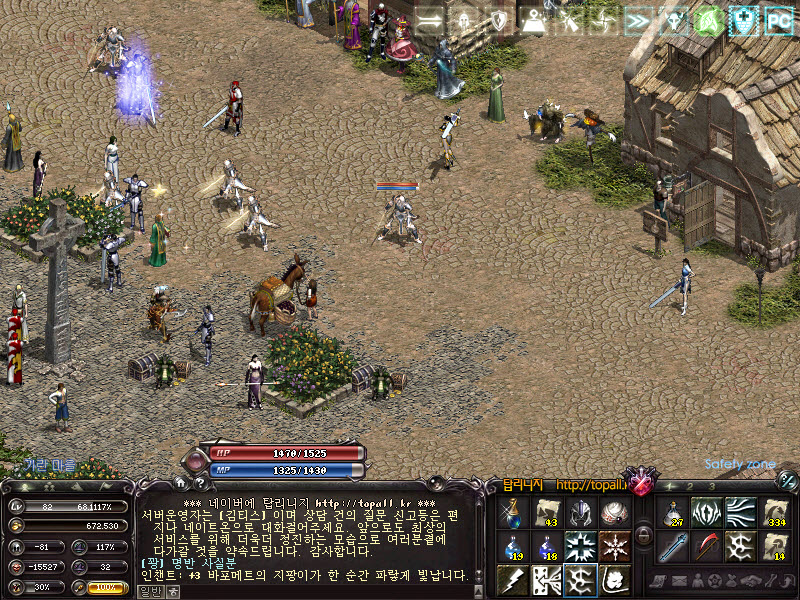Toggle the hotbar padlock button
Image resolution: width=800 pixels, height=600 pixels.
[x=644, y=536]
